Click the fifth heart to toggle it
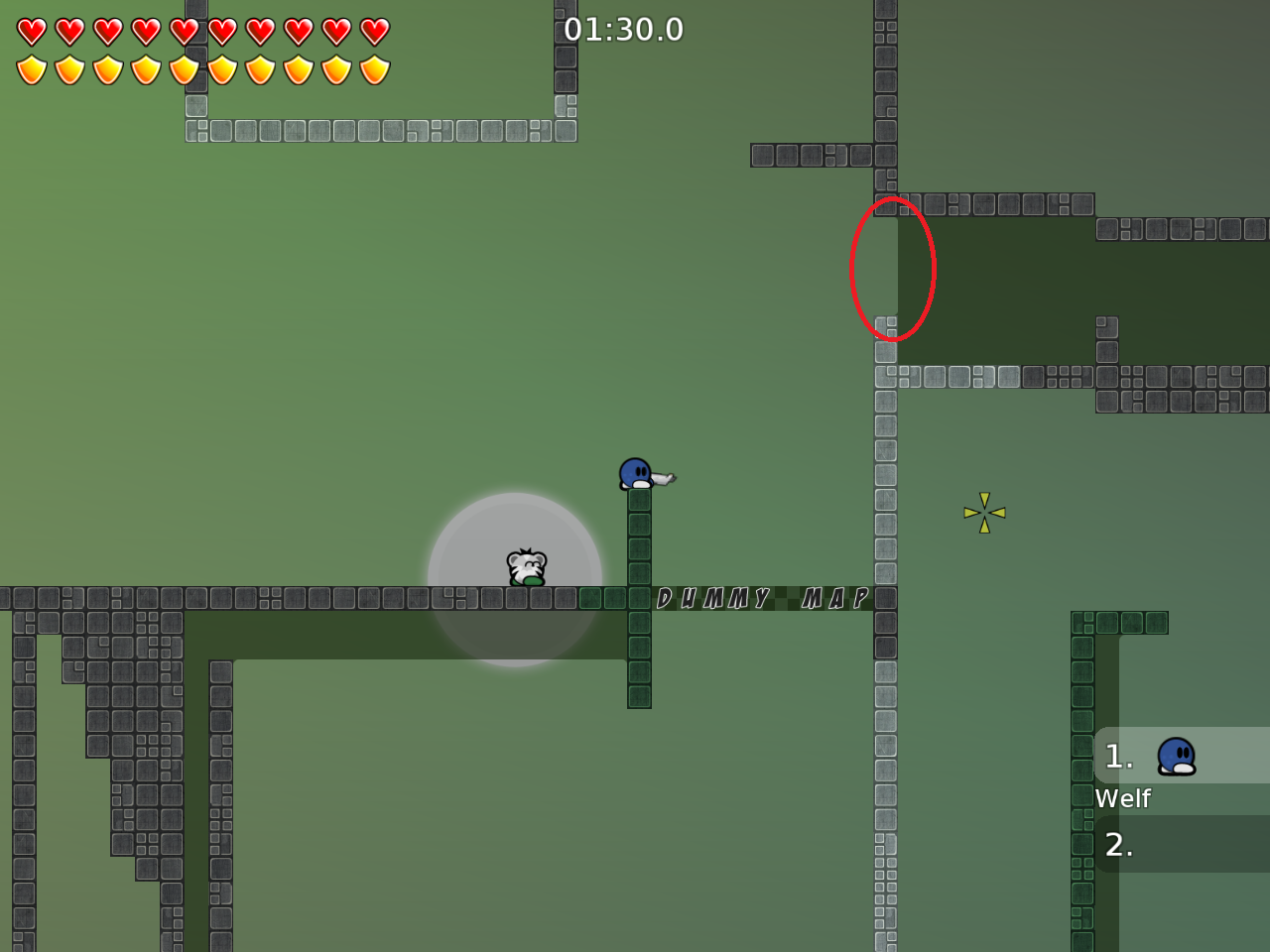The width and height of the screenshot is (1270, 952). (x=183, y=30)
